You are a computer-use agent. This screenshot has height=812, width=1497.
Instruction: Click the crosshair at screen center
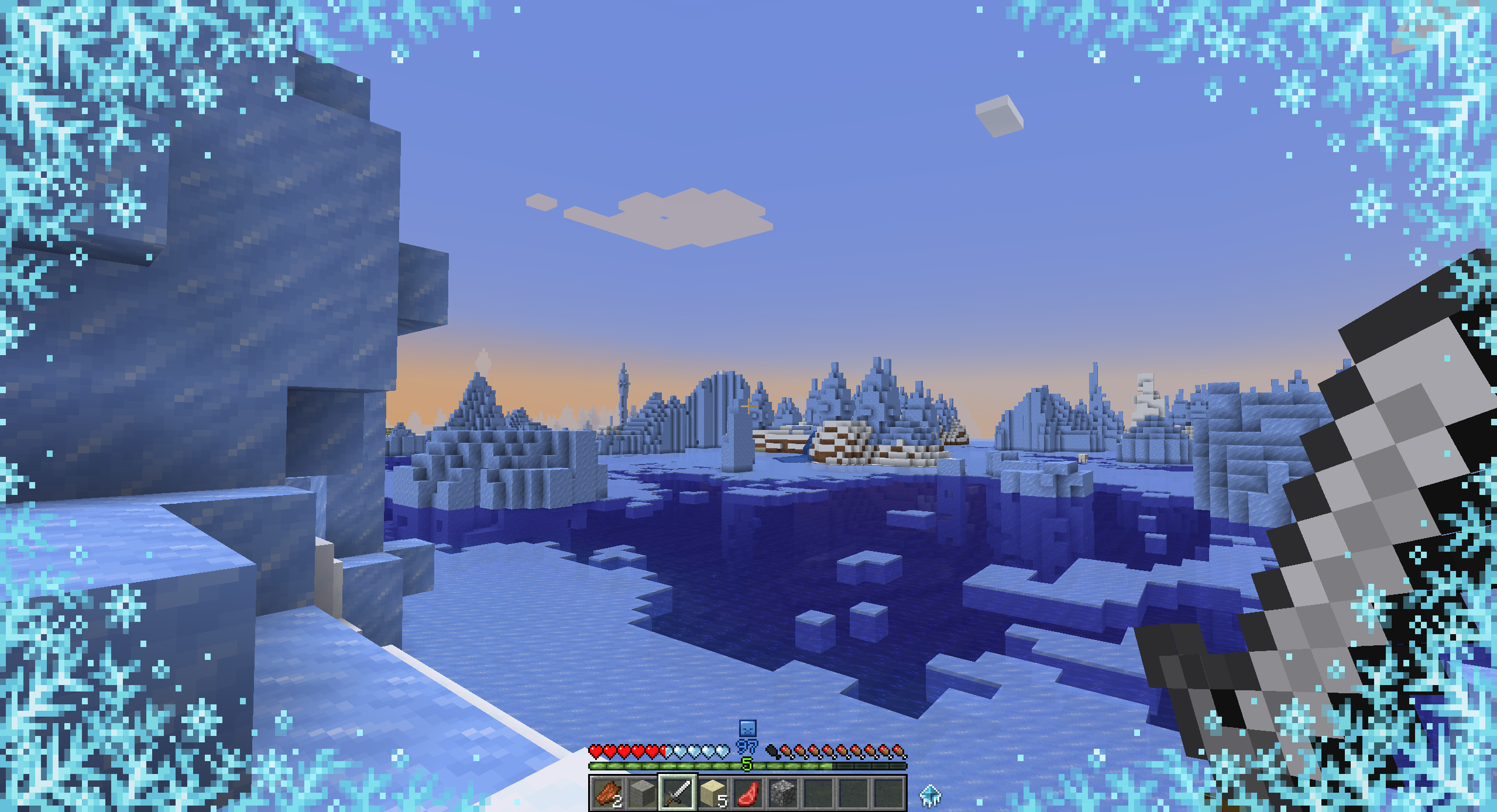point(748,406)
